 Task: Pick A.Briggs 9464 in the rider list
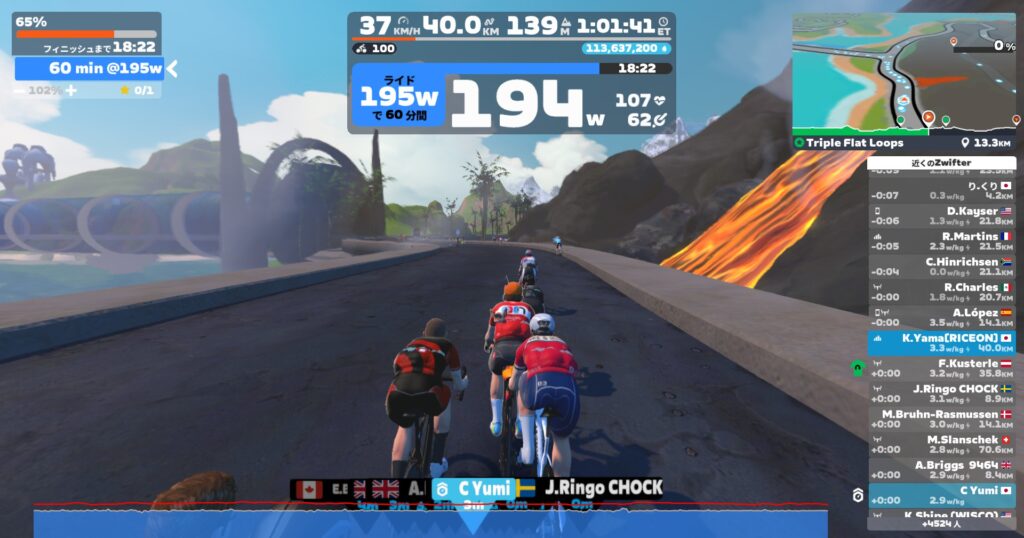tap(941, 469)
